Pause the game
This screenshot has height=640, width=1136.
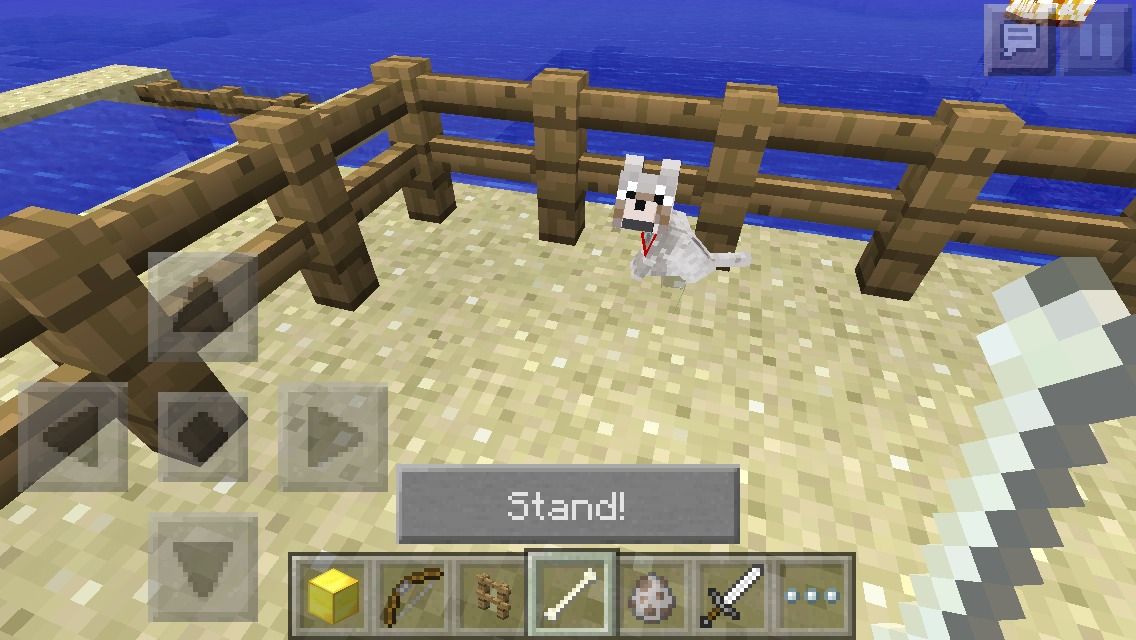1097,40
